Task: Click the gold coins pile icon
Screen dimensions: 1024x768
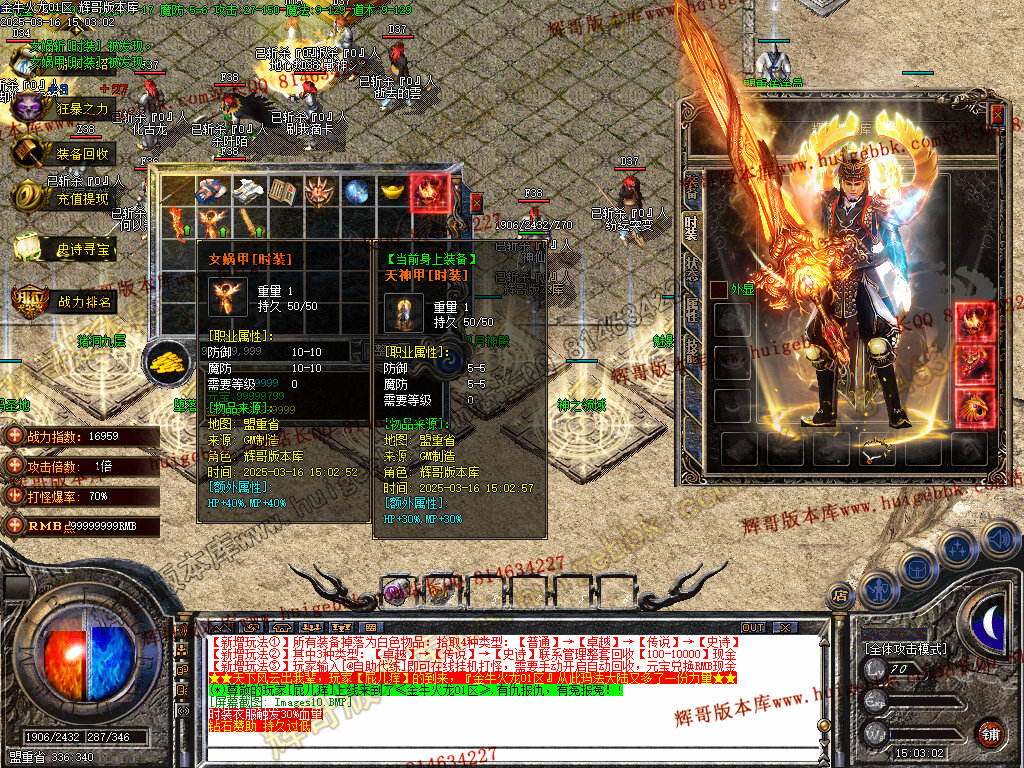Action: [166, 362]
